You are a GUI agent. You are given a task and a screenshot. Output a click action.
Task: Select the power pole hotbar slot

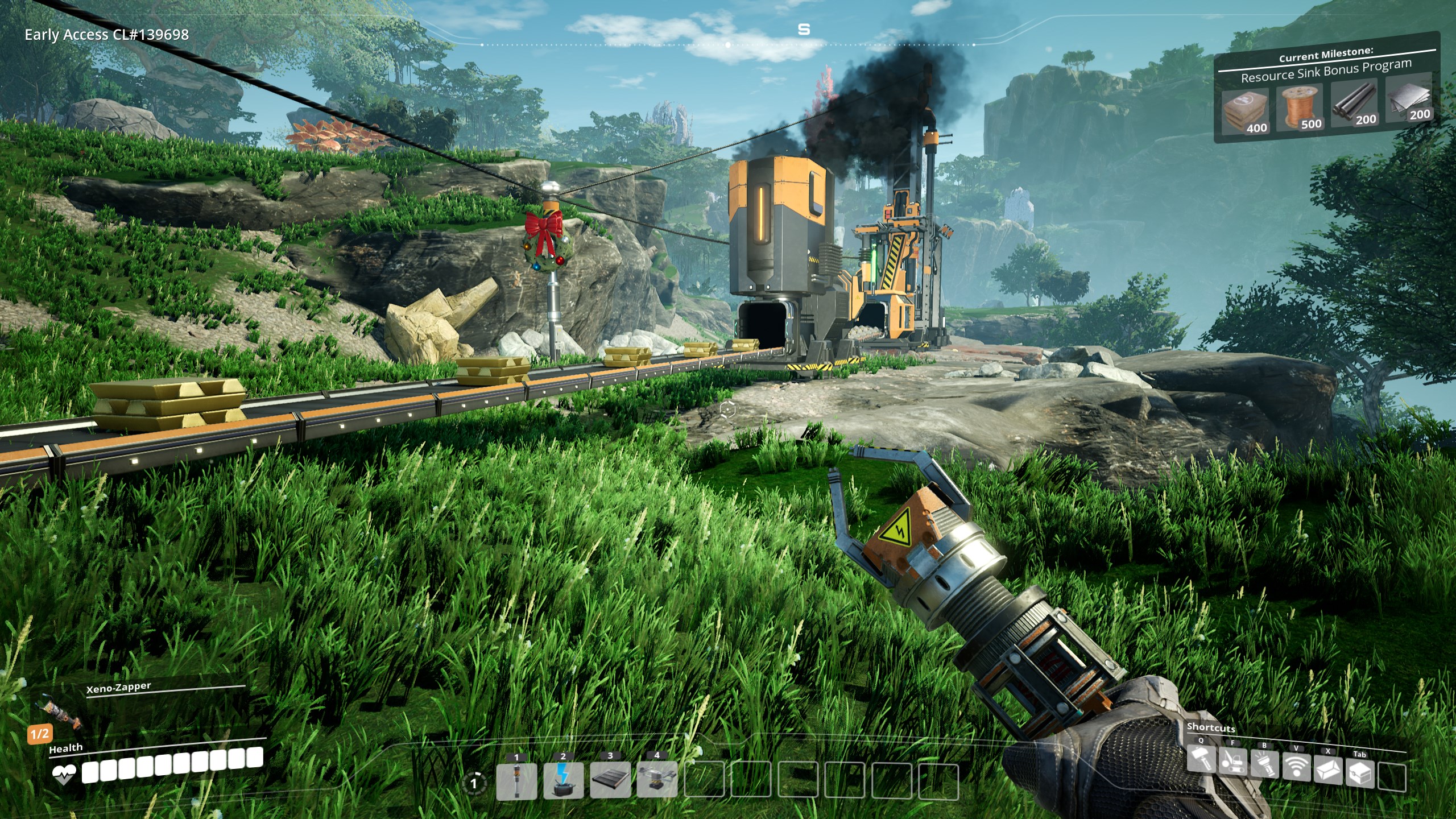(x=516, y=781)
